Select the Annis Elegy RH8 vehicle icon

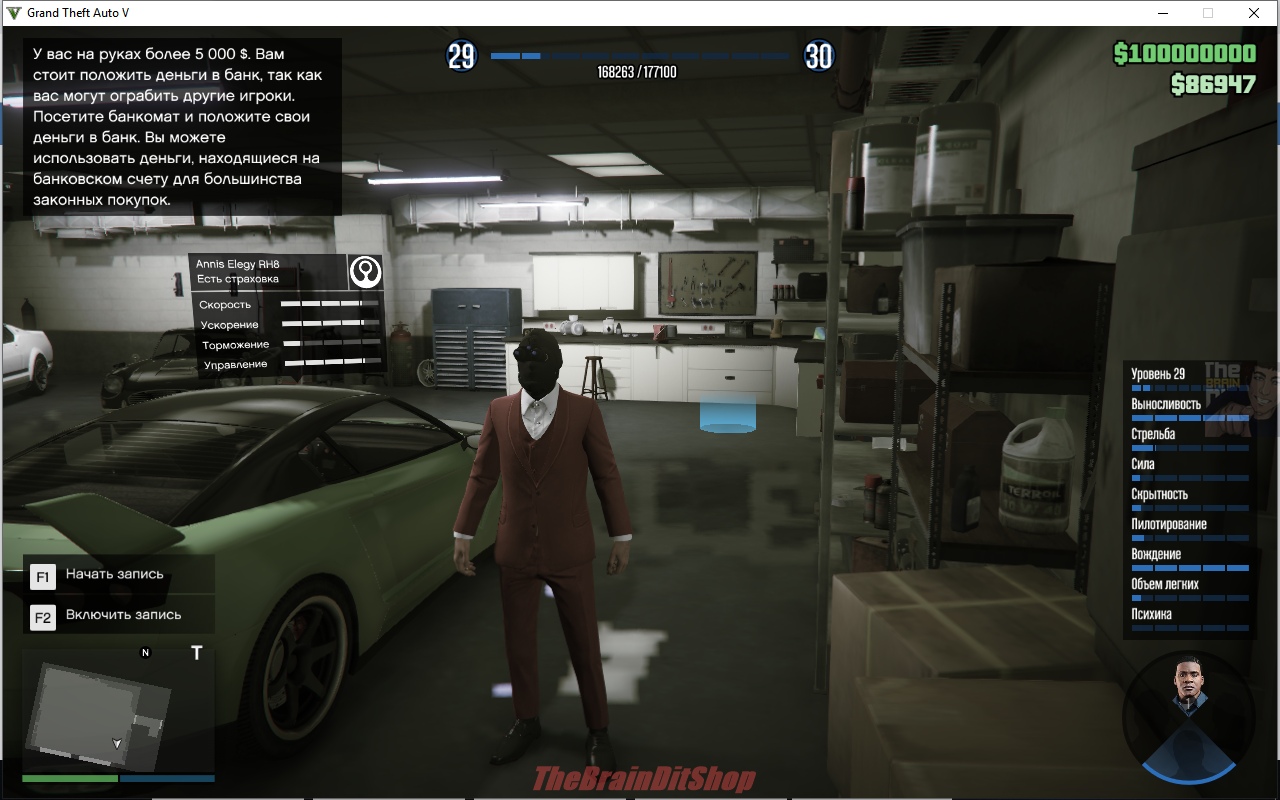click(x=366, y=271)
